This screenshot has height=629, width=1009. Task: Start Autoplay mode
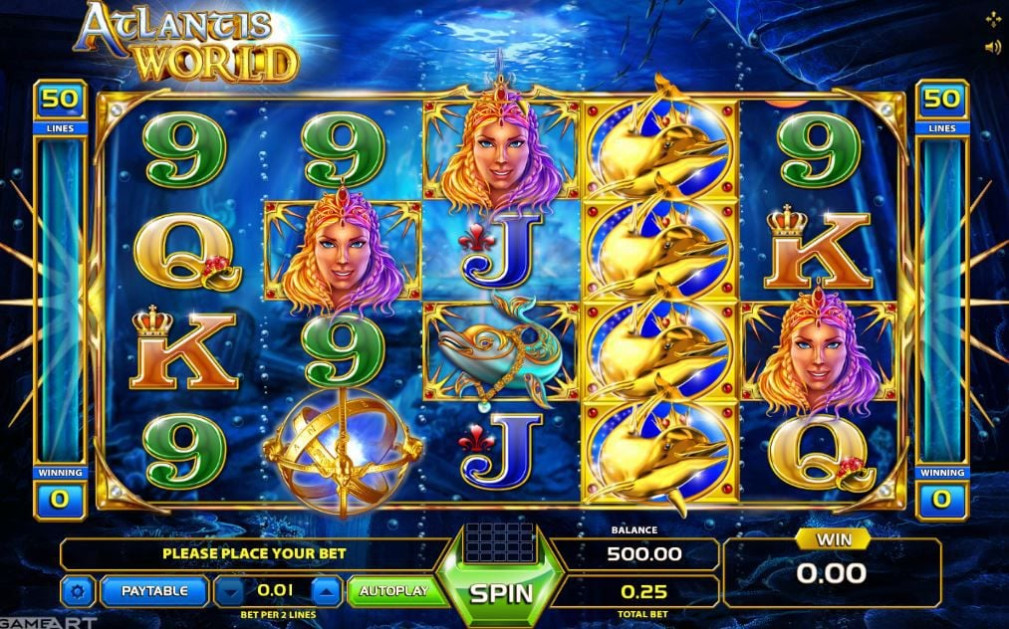[x=393, y=591]
